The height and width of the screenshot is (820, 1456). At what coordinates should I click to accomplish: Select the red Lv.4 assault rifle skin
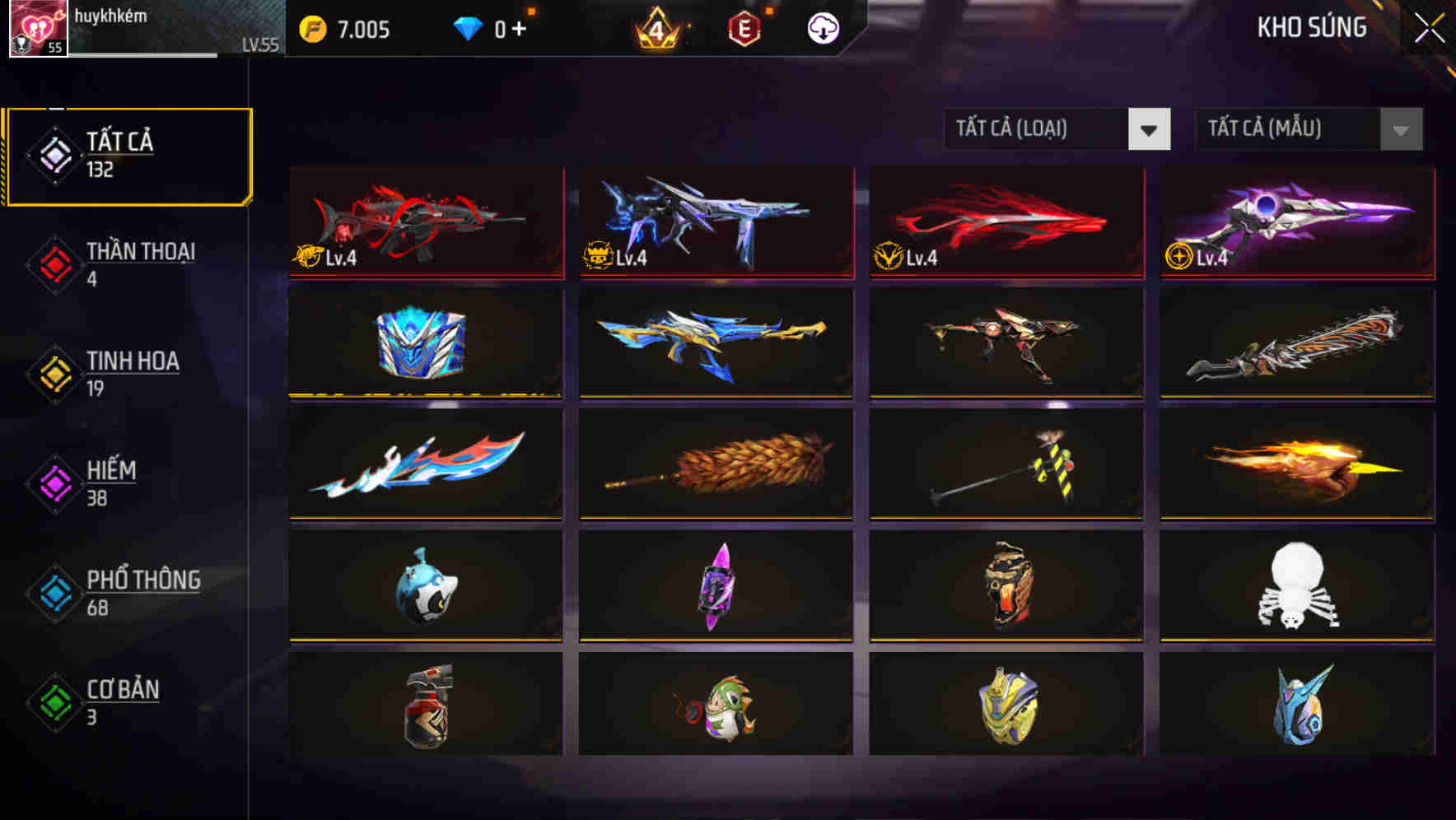click(x=424, y=222)
